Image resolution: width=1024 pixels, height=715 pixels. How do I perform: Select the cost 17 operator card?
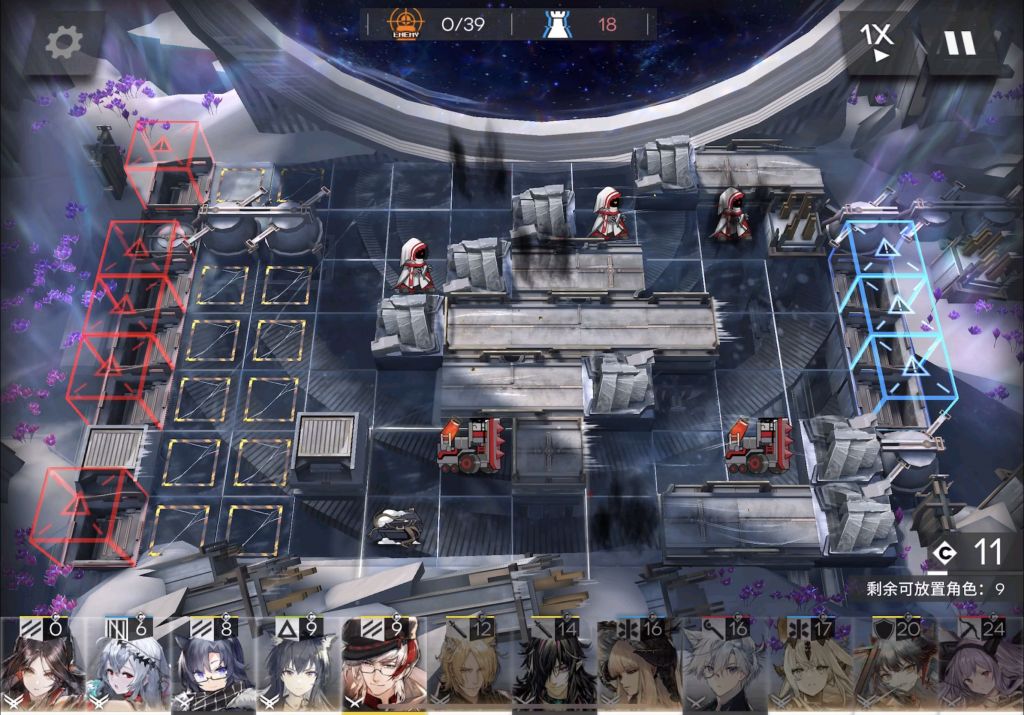pyautogui.click(x=810, y=664)
